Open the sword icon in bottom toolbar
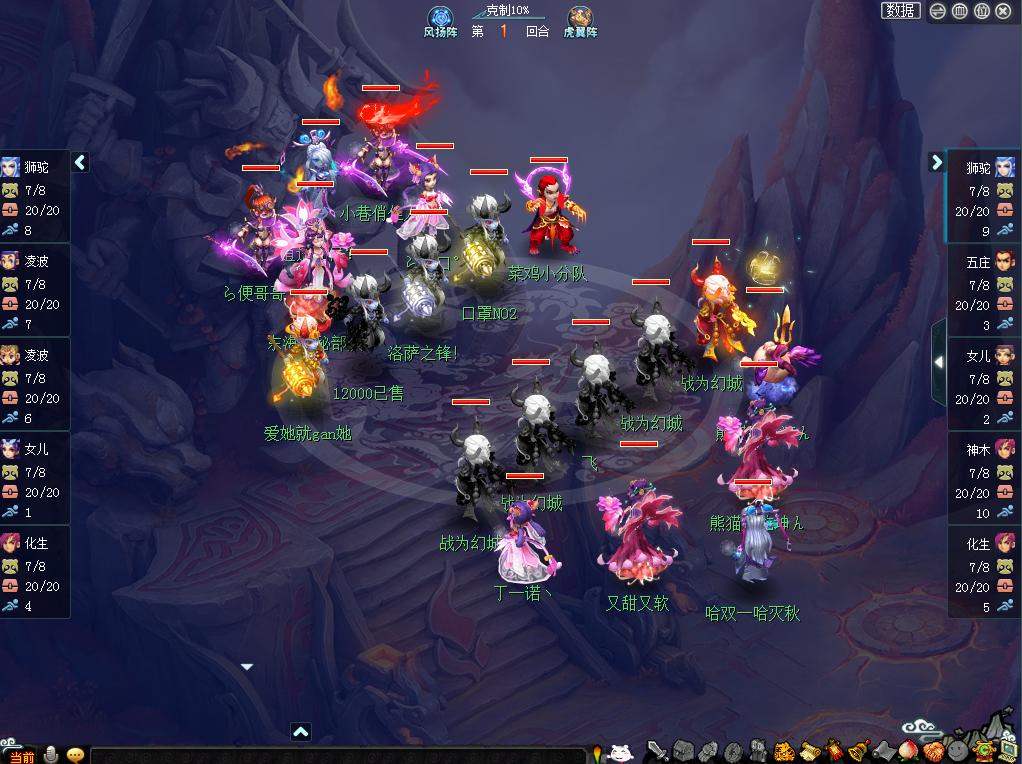The height and width of the screenshot is (764, 1022). tap(657, 752)
